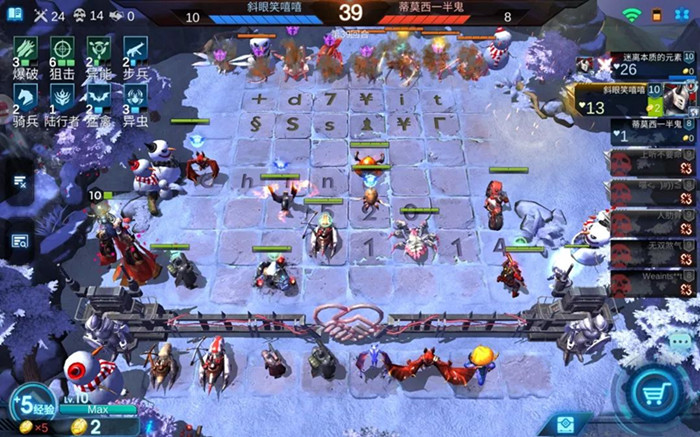This screenshot has height=437, width=700.
Task: Open the chat bubble button
Action: [680, 341]
